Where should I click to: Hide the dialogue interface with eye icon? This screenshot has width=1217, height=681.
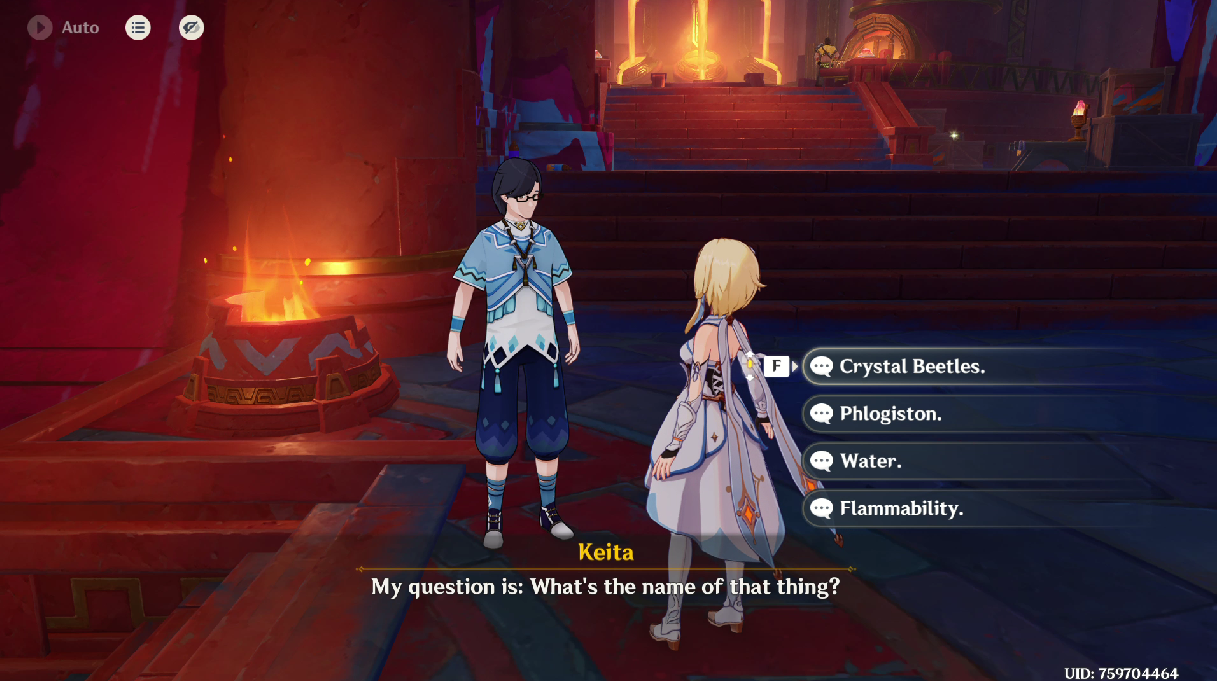click(191, 28)
